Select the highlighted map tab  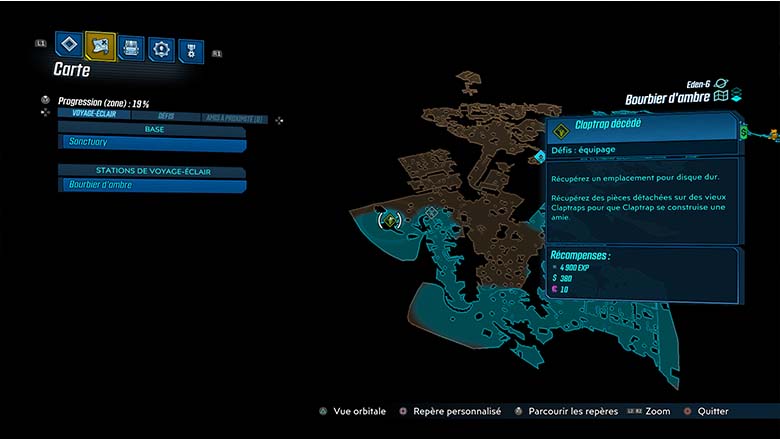tap(100, 45)
